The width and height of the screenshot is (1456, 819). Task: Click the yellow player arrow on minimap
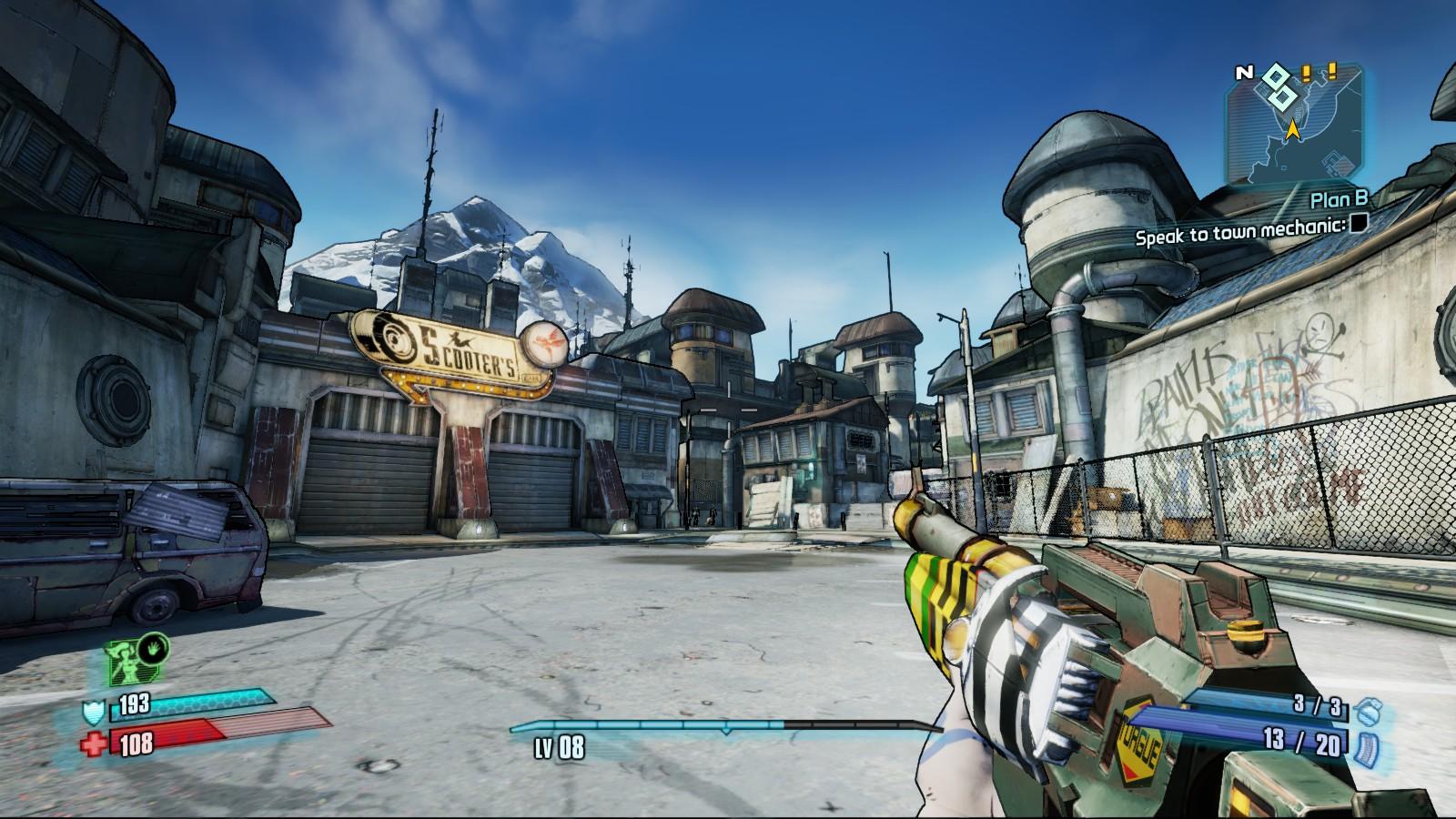click(x=1291, y=132)
